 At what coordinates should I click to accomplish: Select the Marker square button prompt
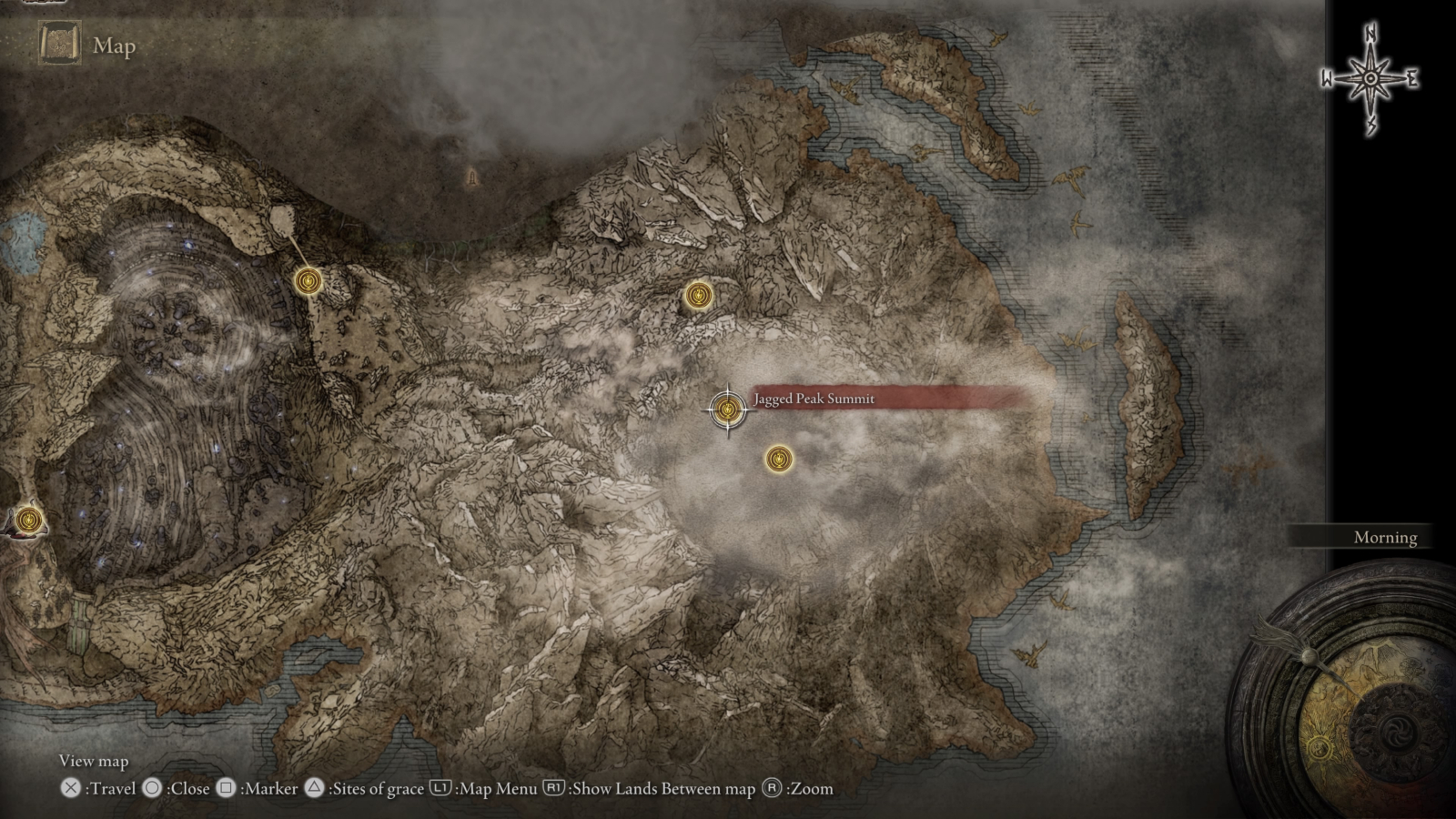pyautogui.click(x=225, y=789)
